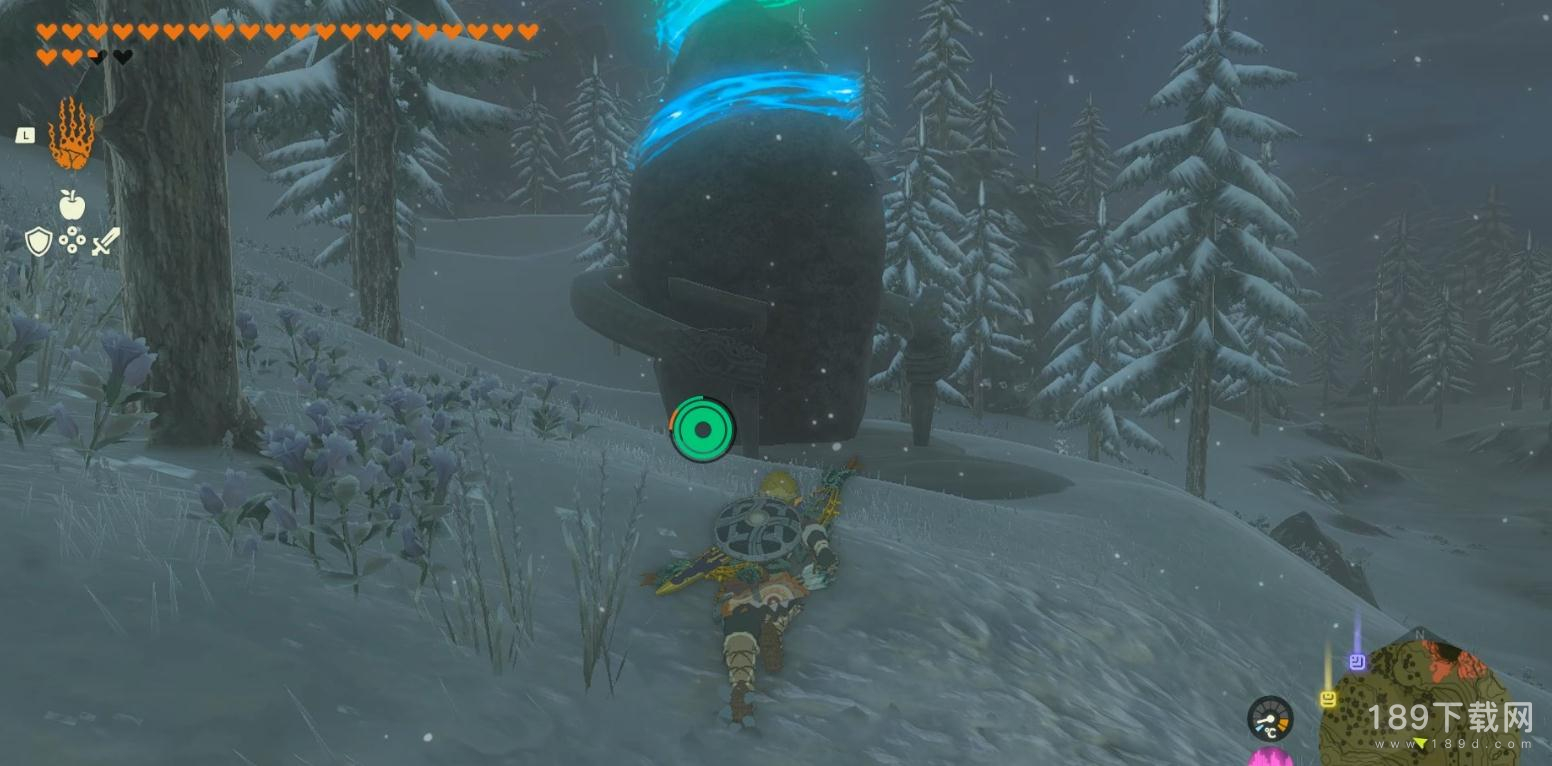The height and width of the screenshot is (766, 1552).
Task: Activate the orange hand ability icon
Action: tap(71, 134)
